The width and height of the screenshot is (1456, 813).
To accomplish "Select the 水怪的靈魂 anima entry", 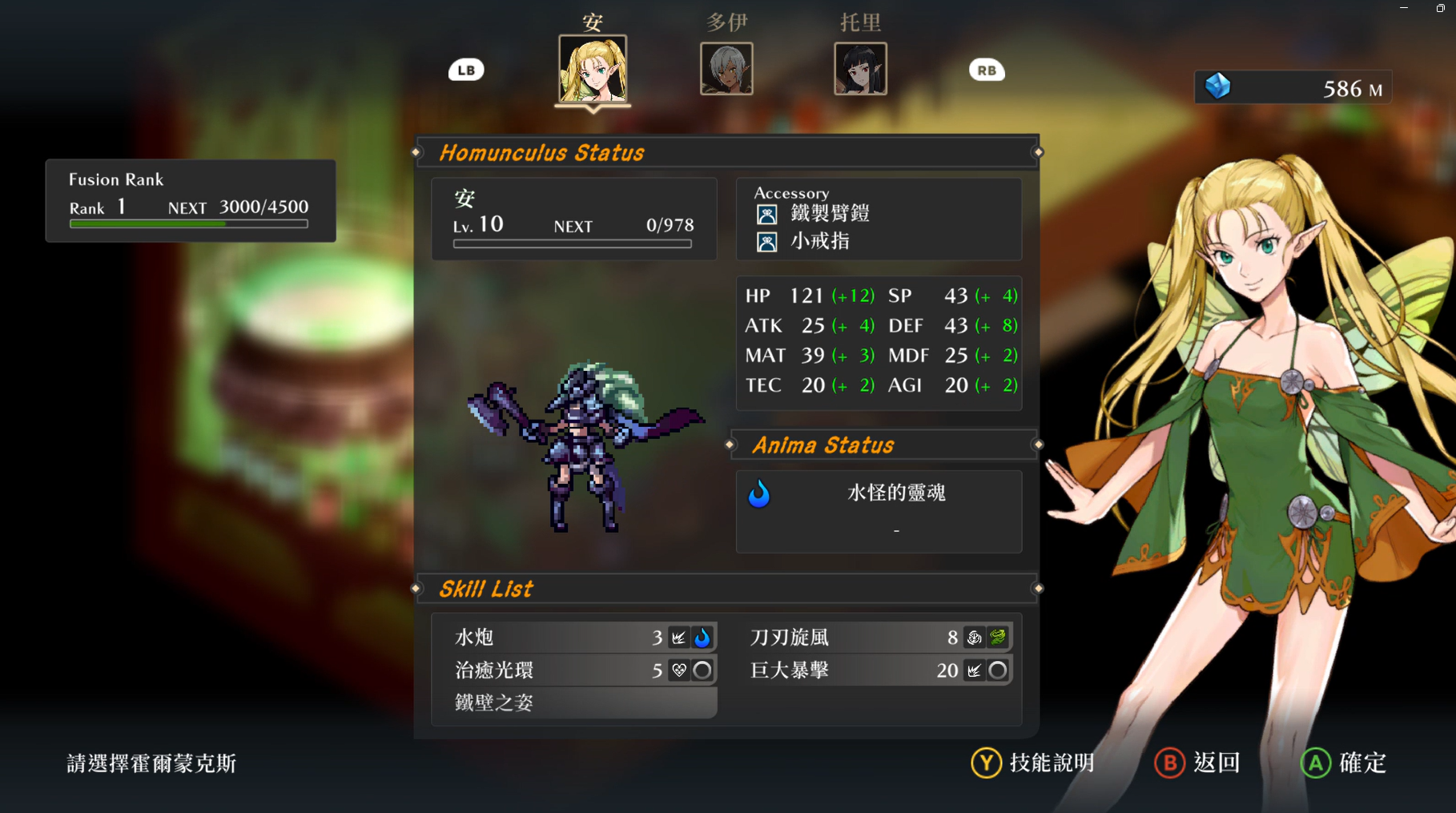I will [895, 493].
